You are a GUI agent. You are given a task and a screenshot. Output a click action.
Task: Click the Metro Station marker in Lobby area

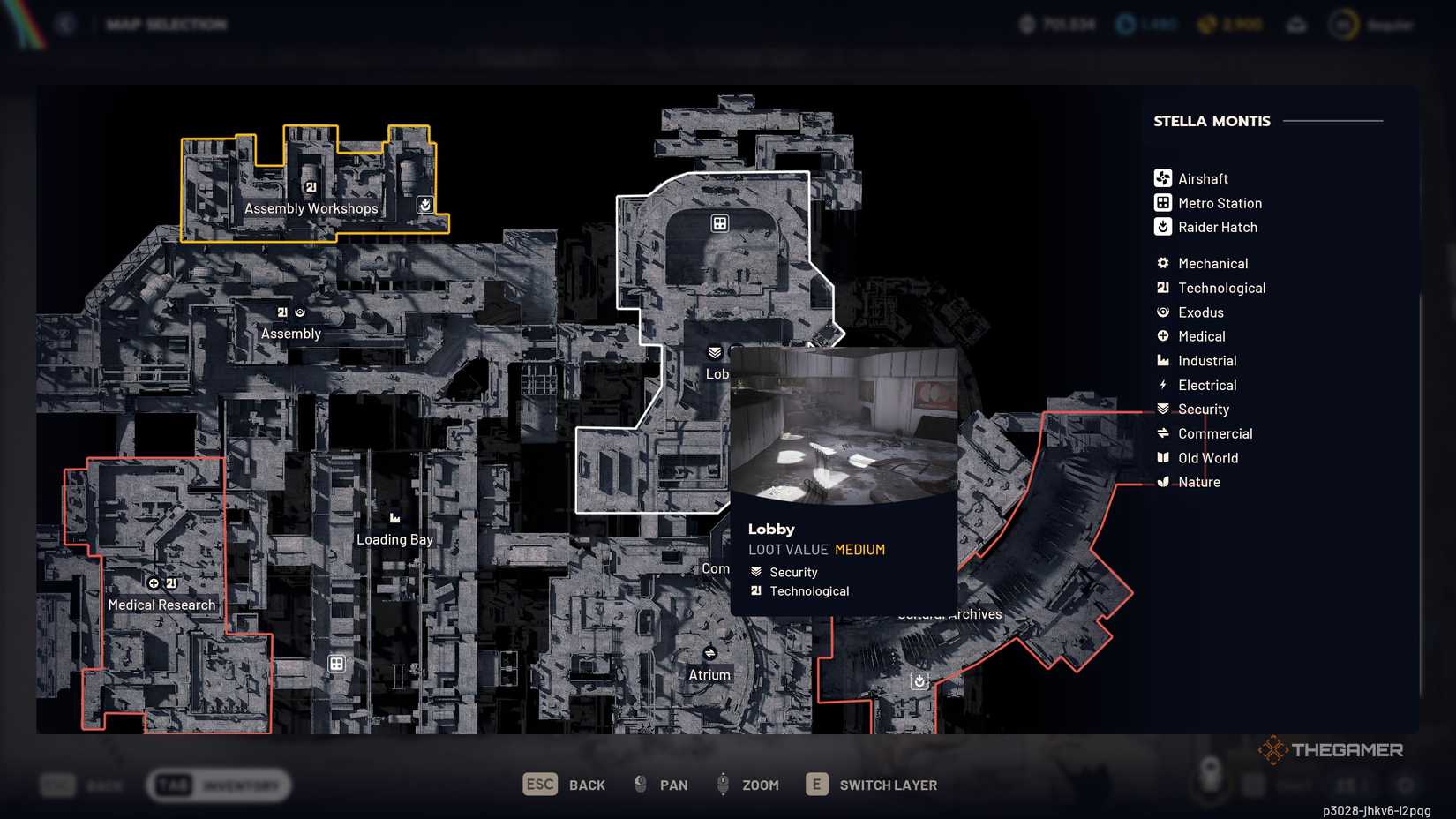(719, 223)
